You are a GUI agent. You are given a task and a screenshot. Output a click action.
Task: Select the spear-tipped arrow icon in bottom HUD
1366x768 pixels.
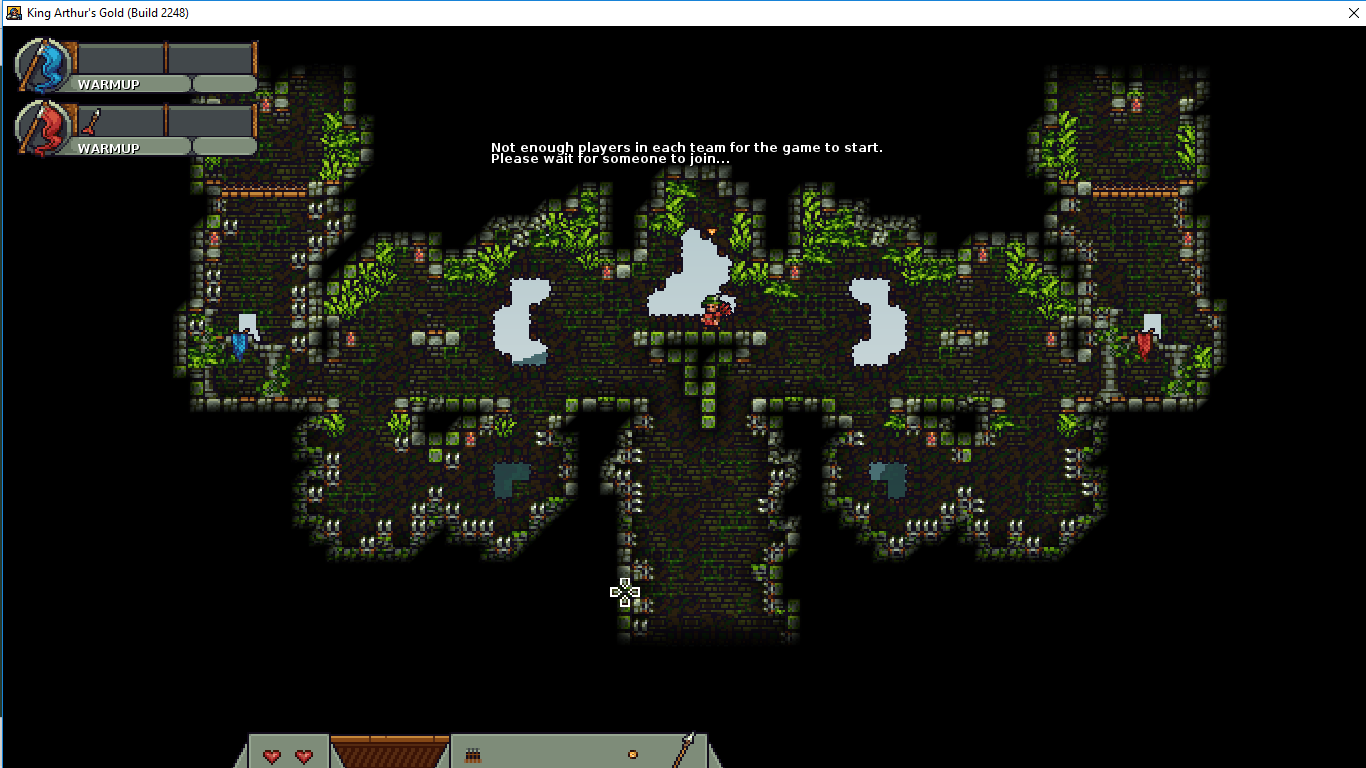click(x=685, y=750)
